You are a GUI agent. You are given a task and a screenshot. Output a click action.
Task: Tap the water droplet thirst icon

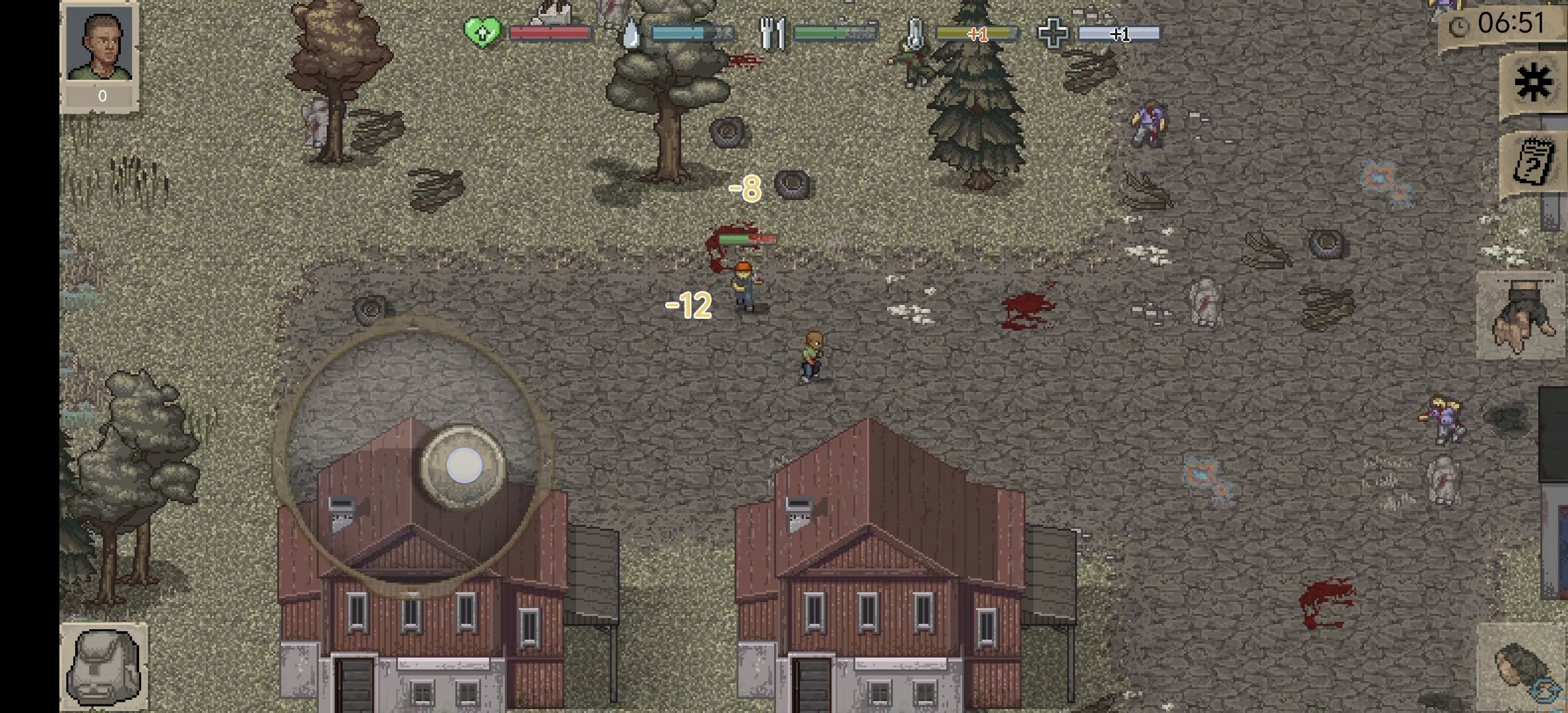(632, 31)
